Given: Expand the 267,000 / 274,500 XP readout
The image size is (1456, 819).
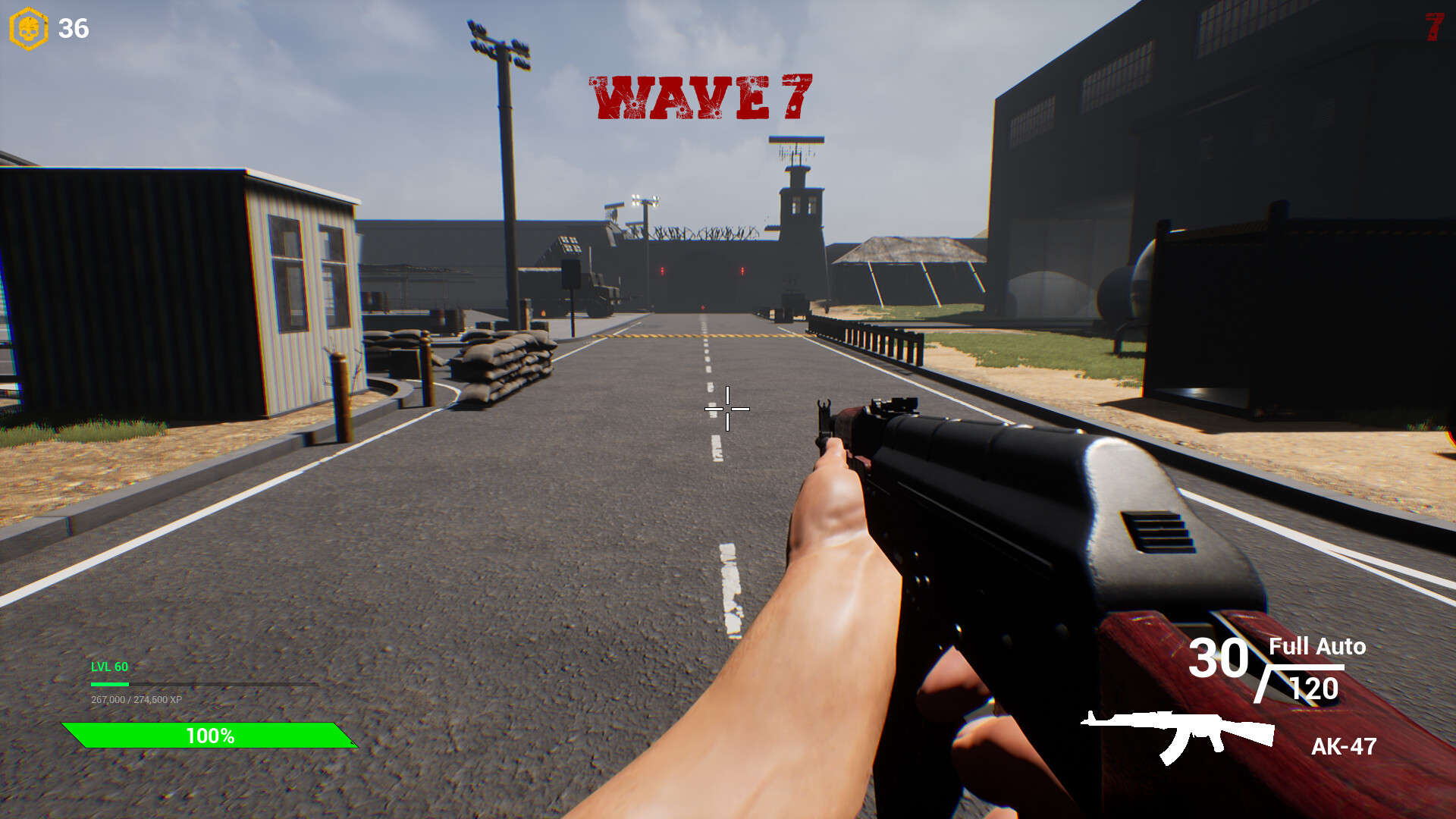Looking at the screenshot, I should [135, 699].
